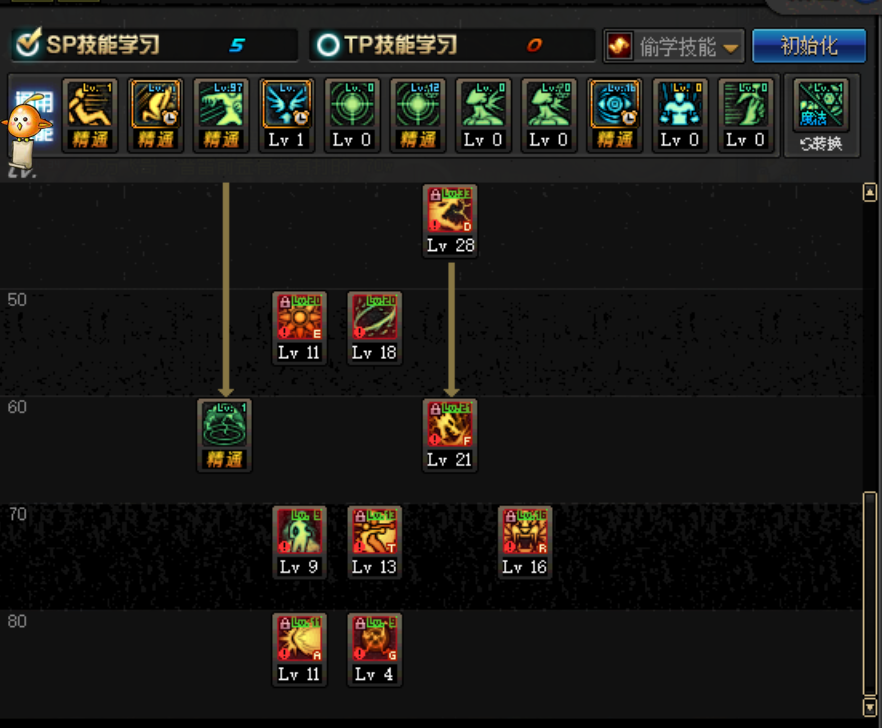Open the 偷学技能 dropdown

coord(674,46)
